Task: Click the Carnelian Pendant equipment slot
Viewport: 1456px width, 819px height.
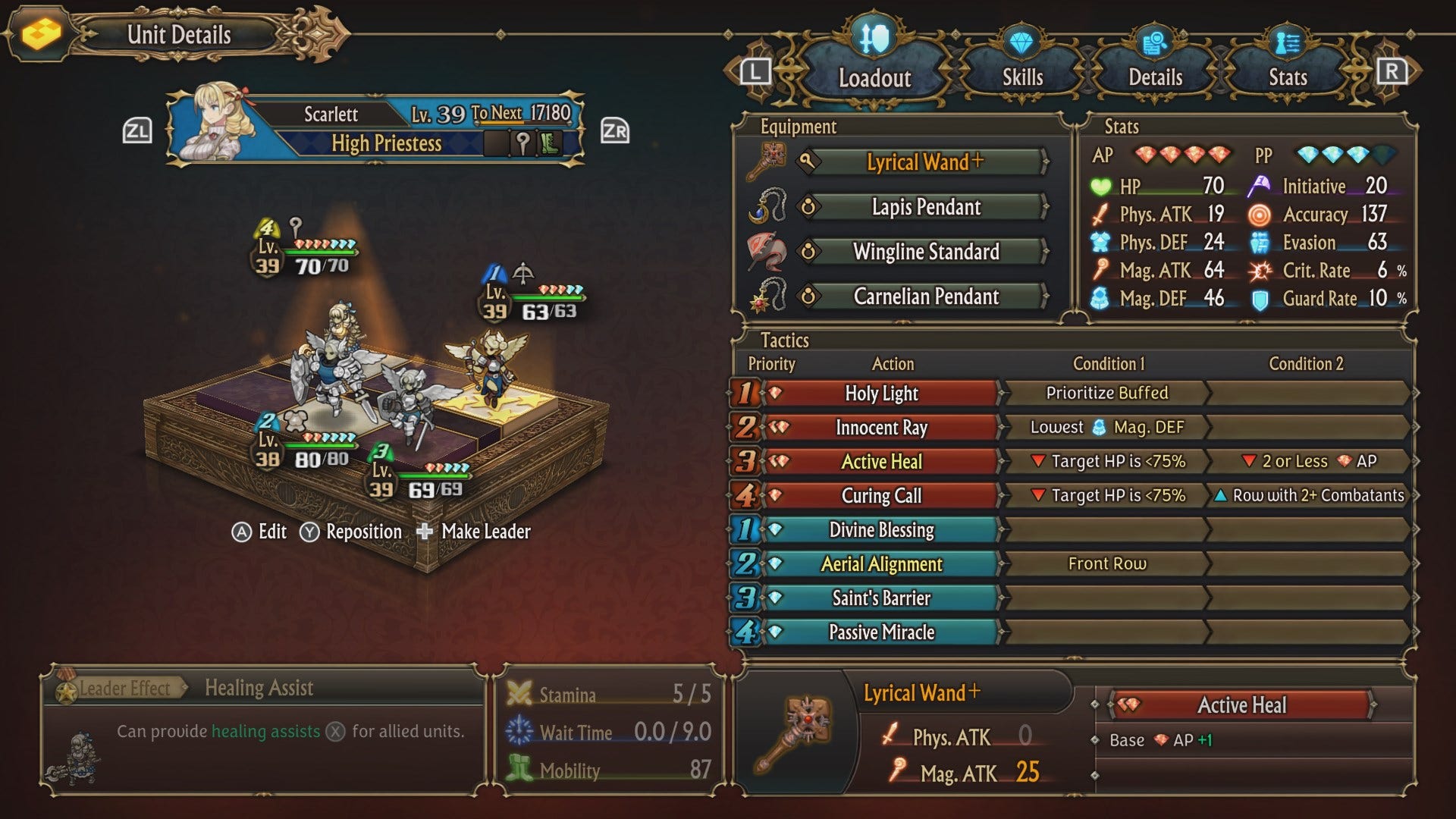Action: click(925, 297)
